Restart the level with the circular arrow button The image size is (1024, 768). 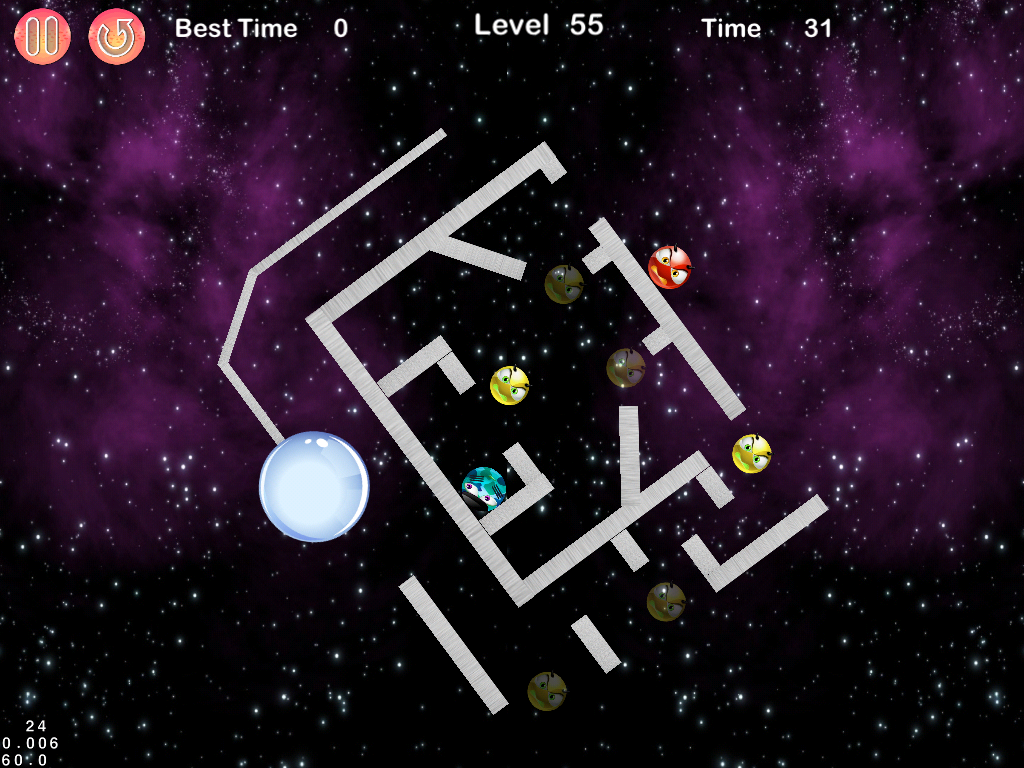tap(117, 36)
